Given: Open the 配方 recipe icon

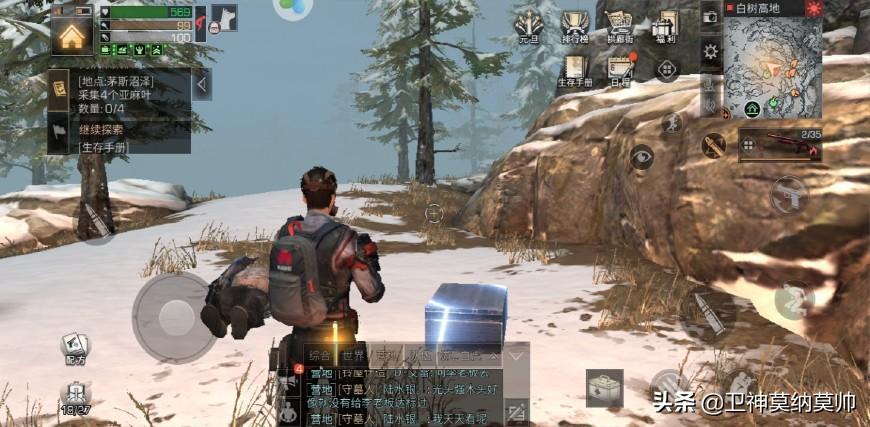Looking at the screenshot, I should pyautogui.click(x=75, y=348).
